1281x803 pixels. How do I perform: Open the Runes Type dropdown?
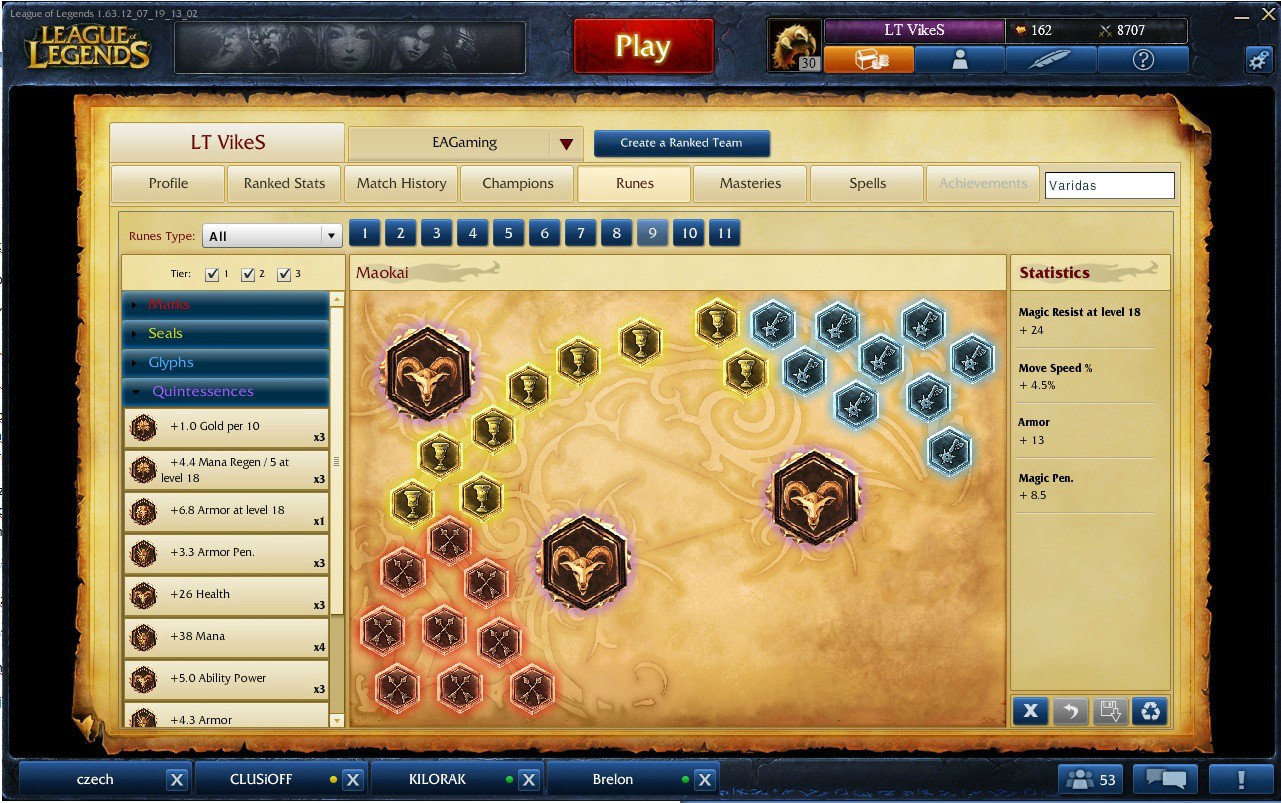[272, 234]
